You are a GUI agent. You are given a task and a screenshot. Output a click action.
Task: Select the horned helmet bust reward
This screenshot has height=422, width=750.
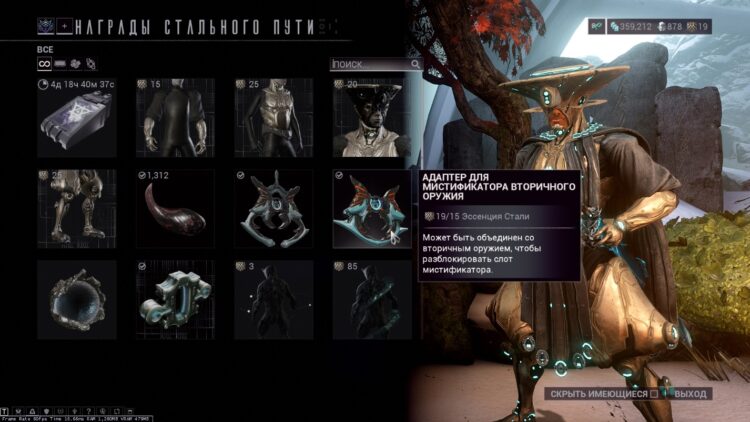(x=372, y=118)
